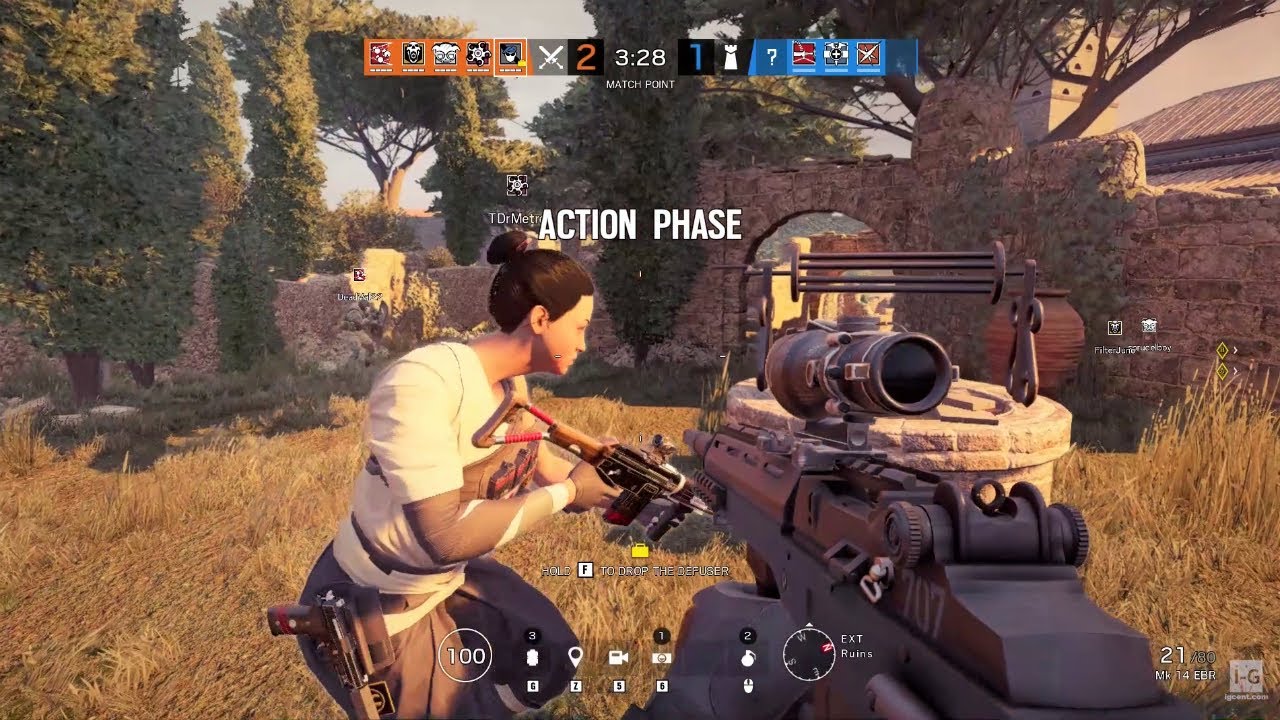Click the ACTION PHASE banner text

640,225
